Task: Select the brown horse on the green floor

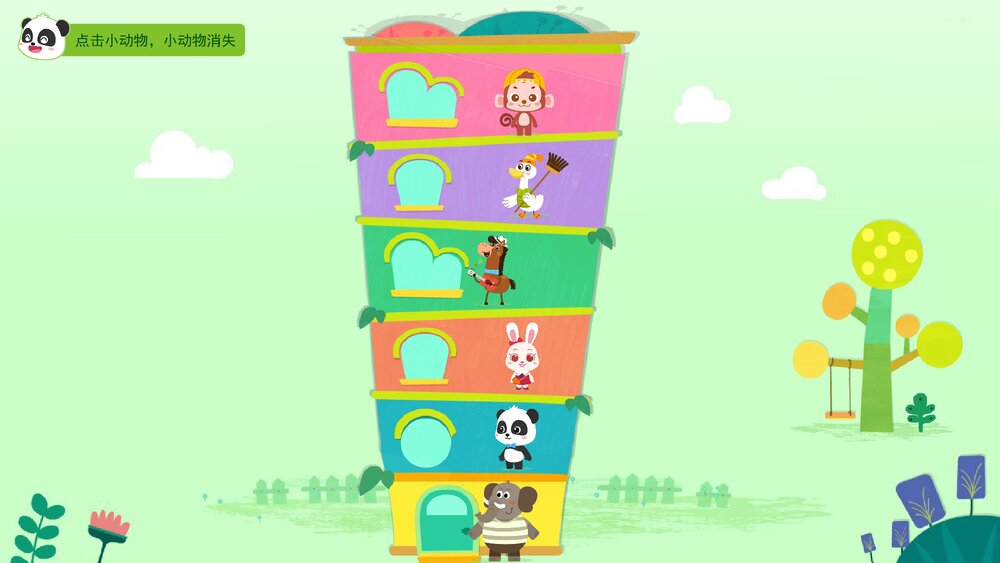Action: point(492,270)
